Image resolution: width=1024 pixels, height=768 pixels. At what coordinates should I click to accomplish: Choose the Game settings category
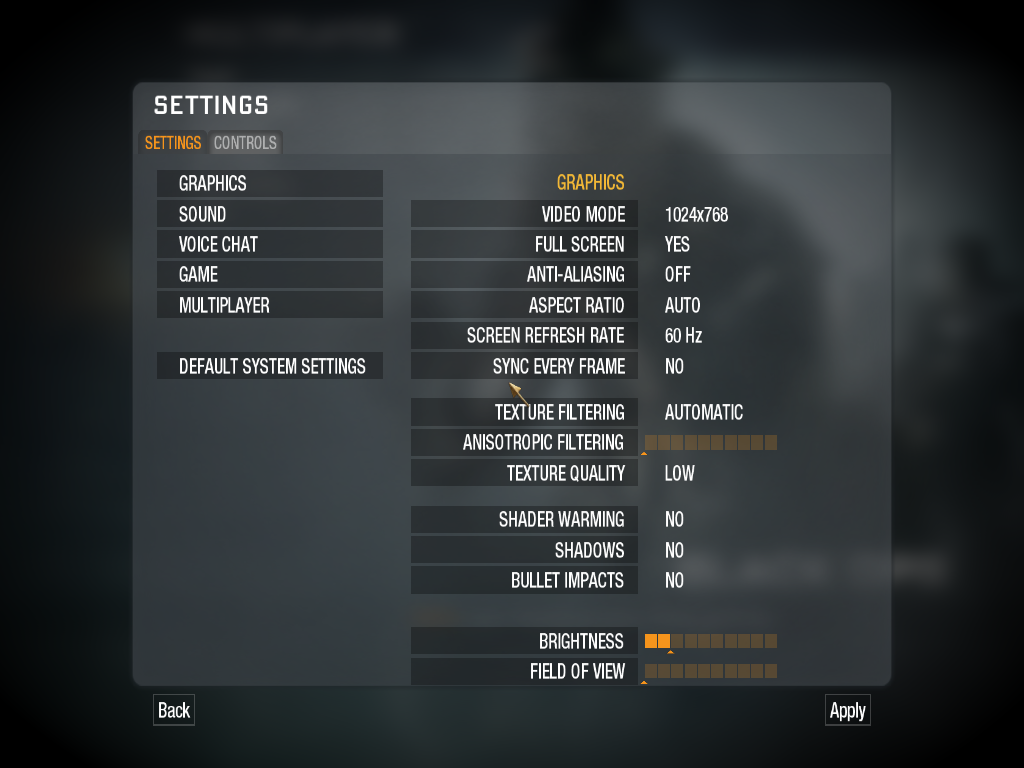(269, 274)
